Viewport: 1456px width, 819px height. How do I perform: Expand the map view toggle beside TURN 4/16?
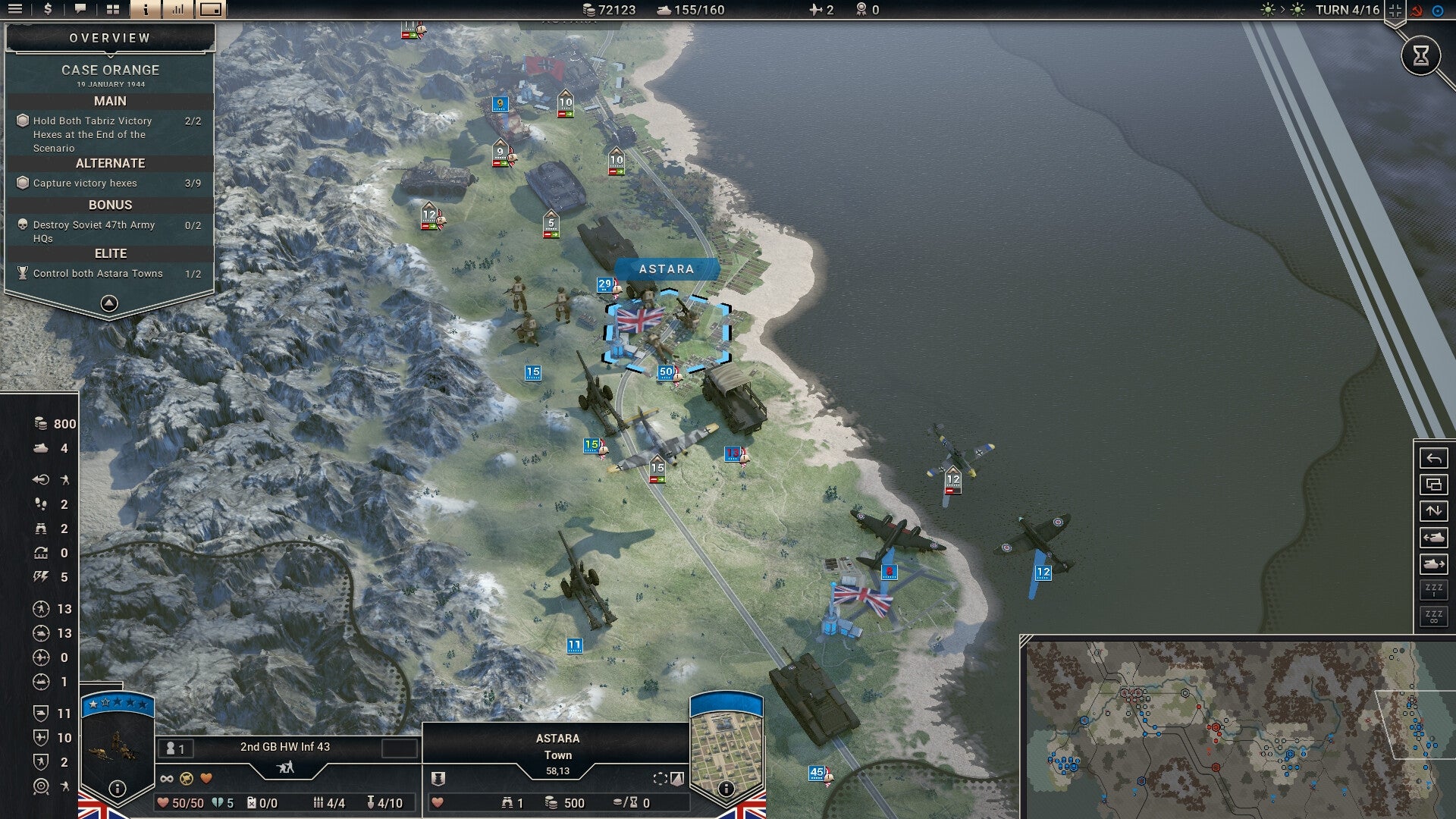click(x=1394, y=10)
